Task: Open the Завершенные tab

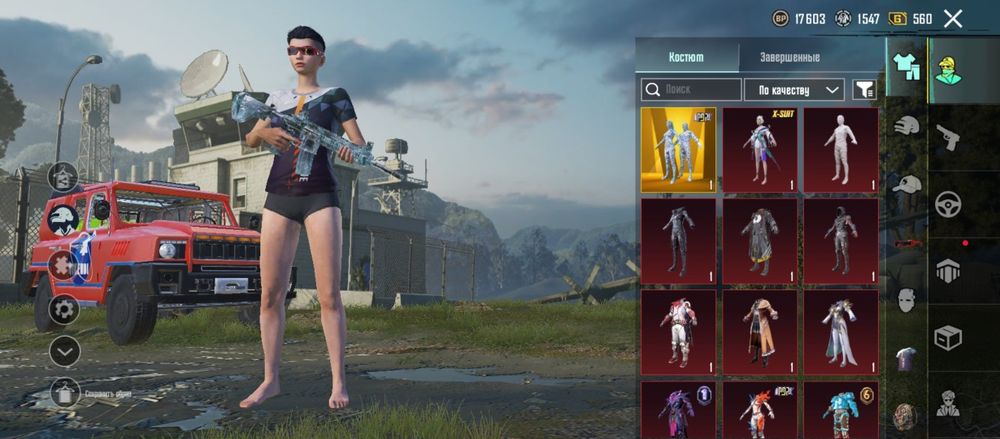Action: [x=789, y=57]
